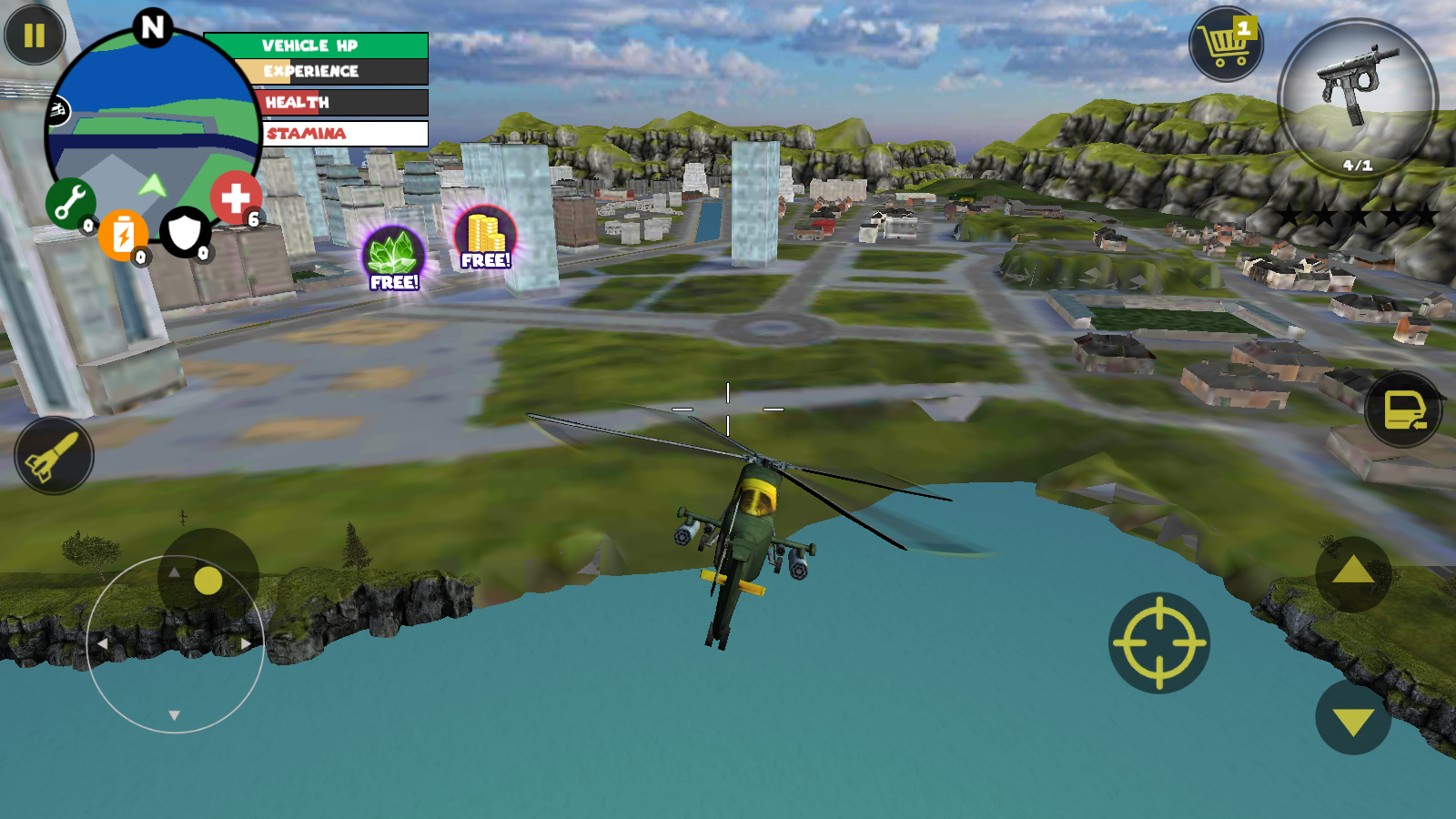
Task: Open the shopping cart store
Action: pyautogui.click(x=1225, y=44)
